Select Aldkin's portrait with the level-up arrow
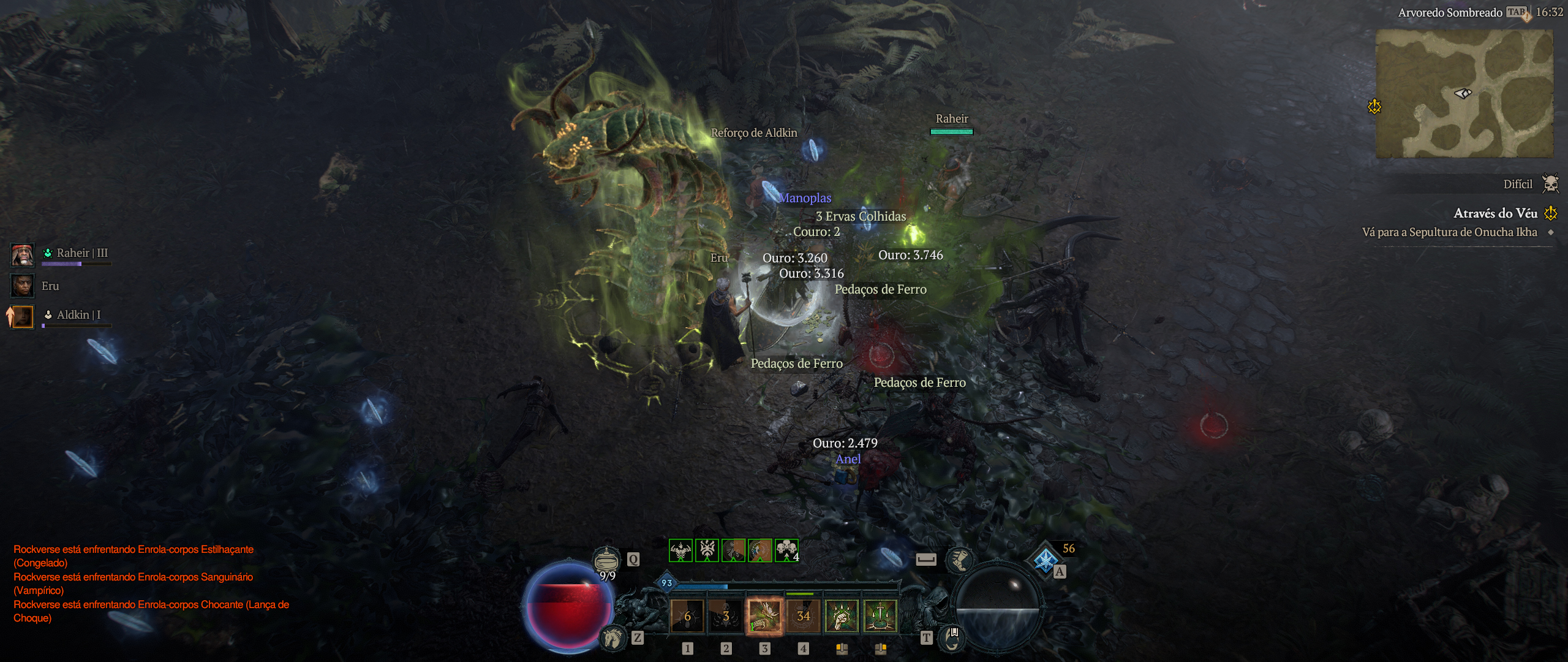 point(23,317)
